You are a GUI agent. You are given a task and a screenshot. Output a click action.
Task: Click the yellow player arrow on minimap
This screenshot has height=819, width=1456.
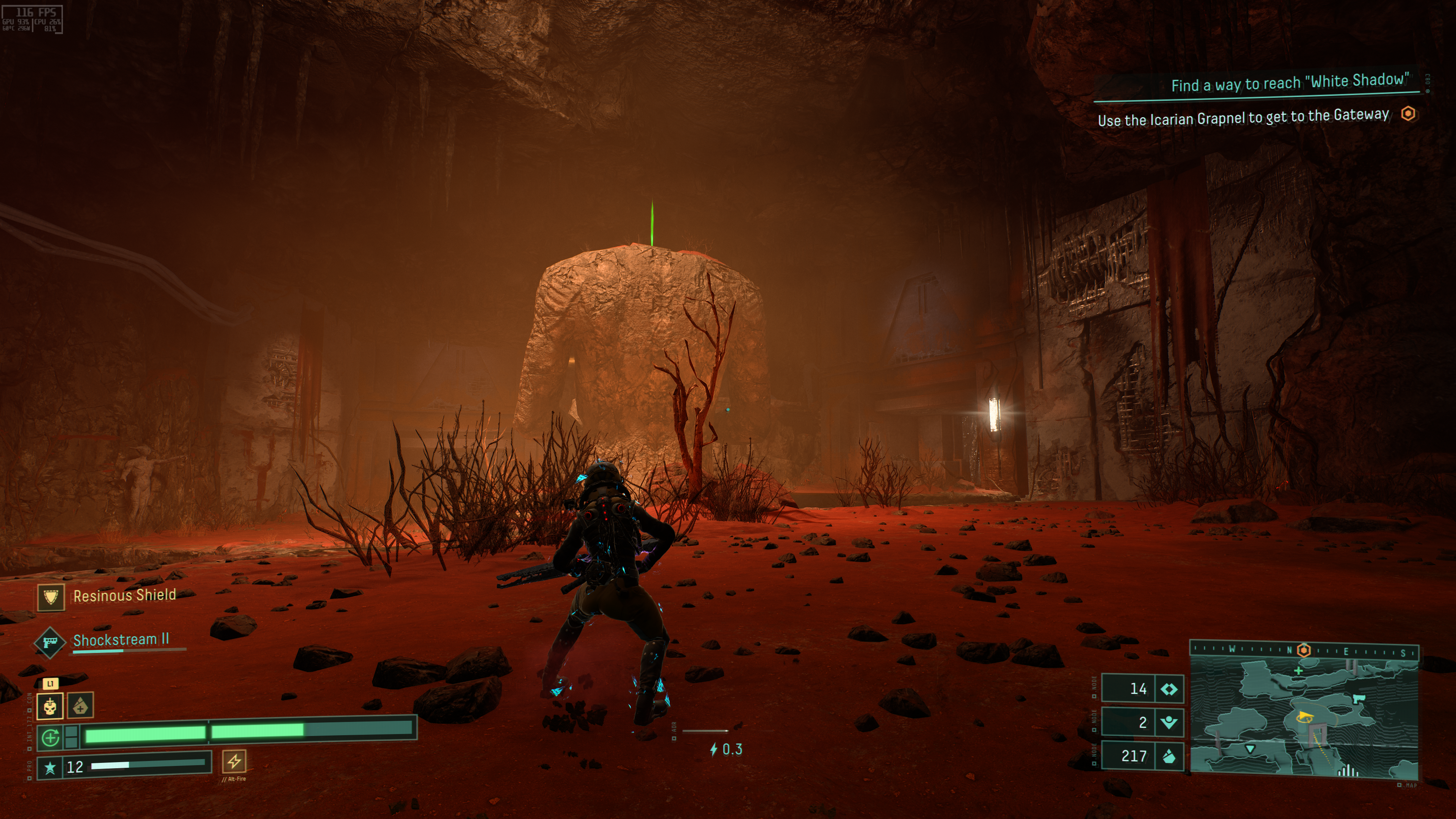coord(1304,718)
